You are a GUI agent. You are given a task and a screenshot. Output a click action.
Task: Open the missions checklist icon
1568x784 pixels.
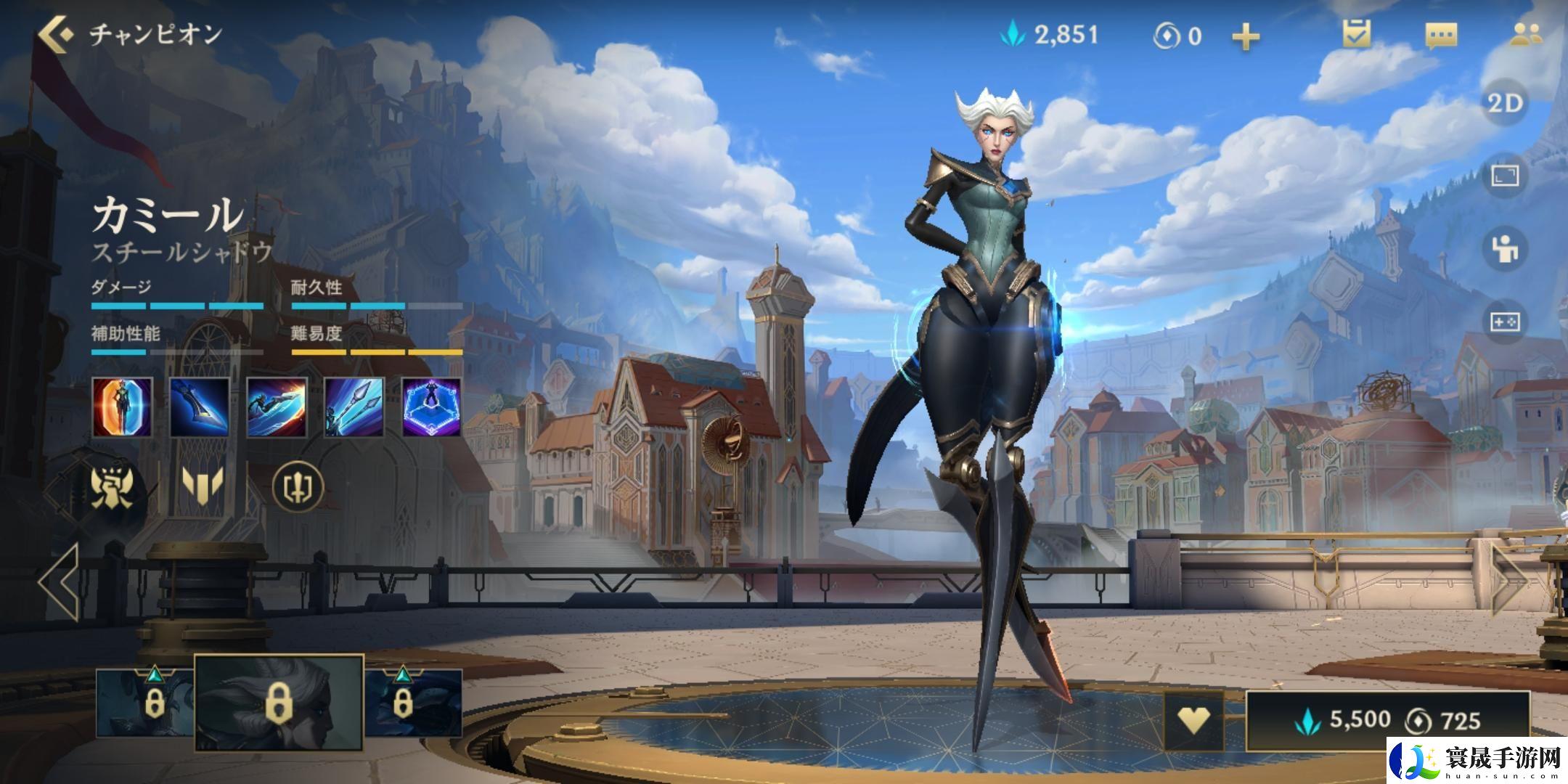point(1356,34)
